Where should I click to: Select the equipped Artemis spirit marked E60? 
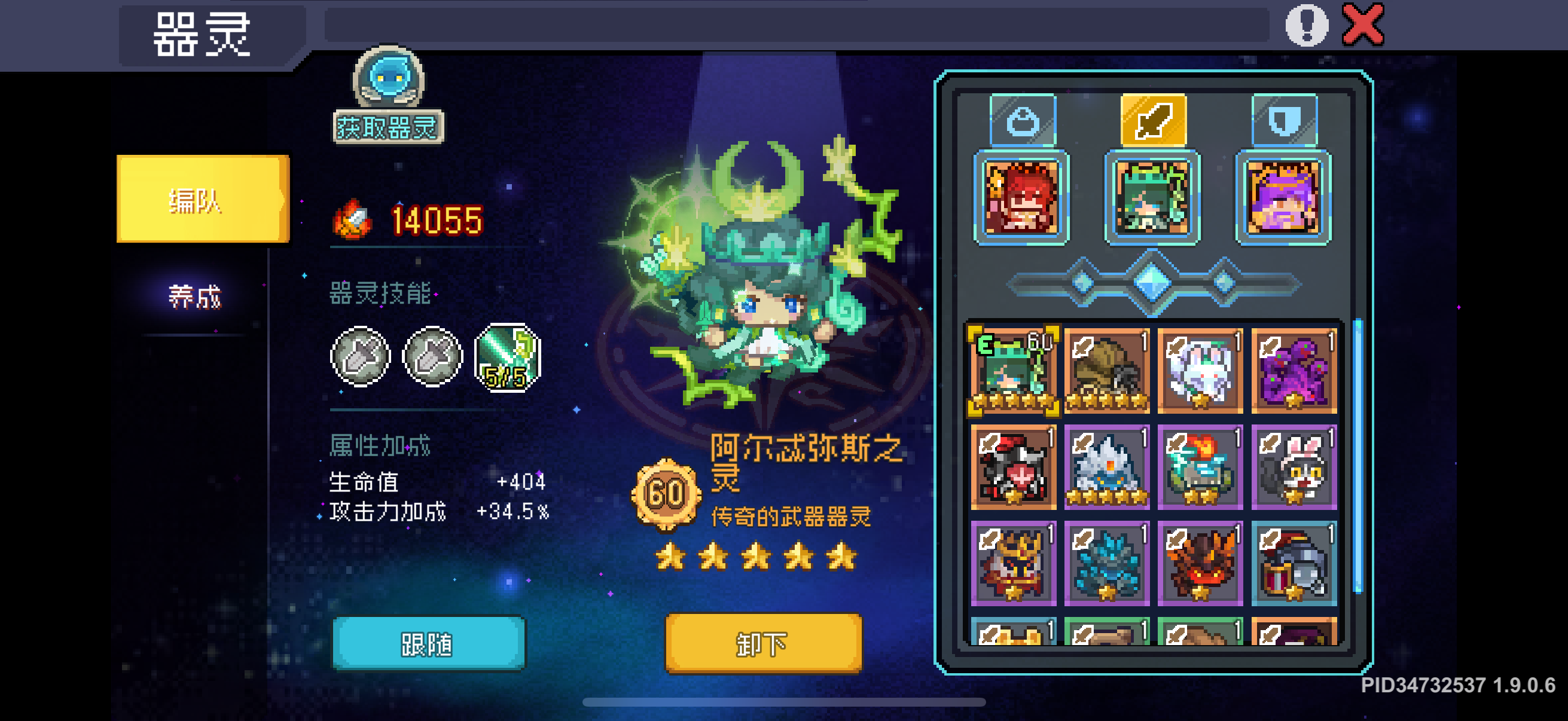tap(1012, 371)
